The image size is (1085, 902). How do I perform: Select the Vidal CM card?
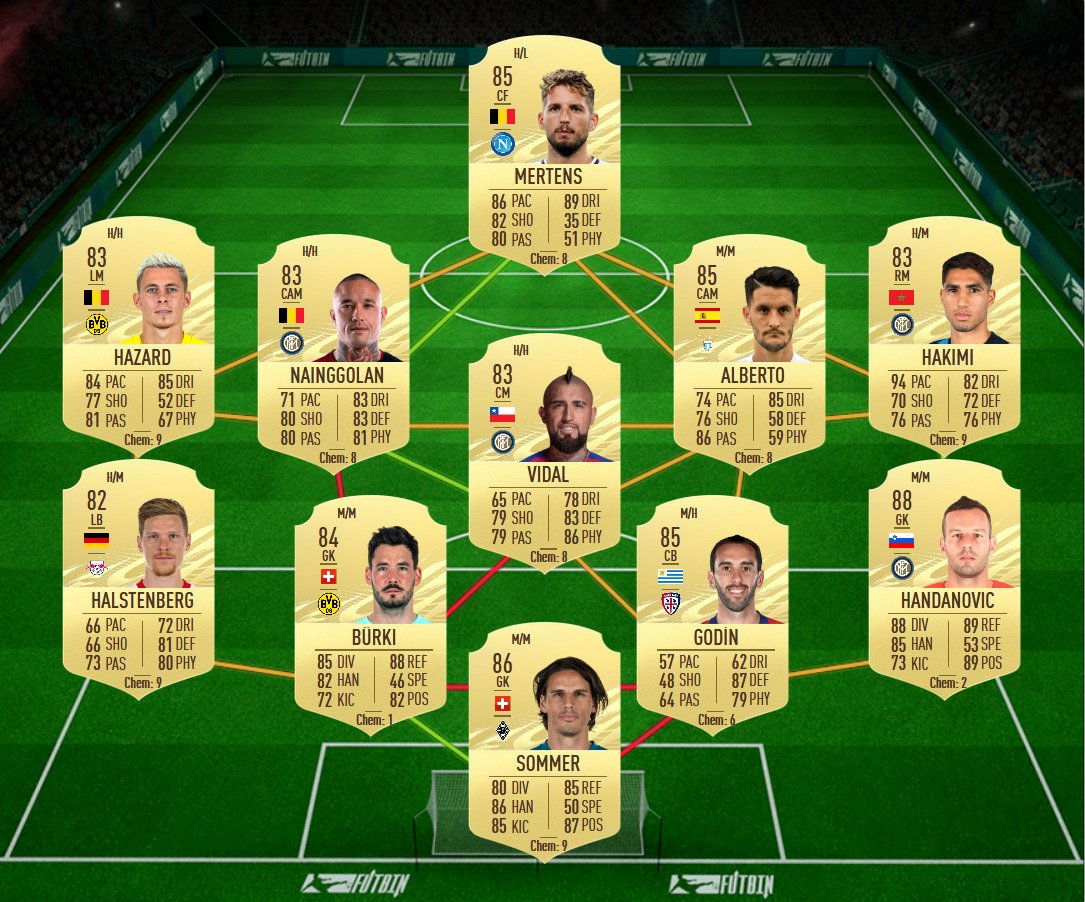pos(544,450)
